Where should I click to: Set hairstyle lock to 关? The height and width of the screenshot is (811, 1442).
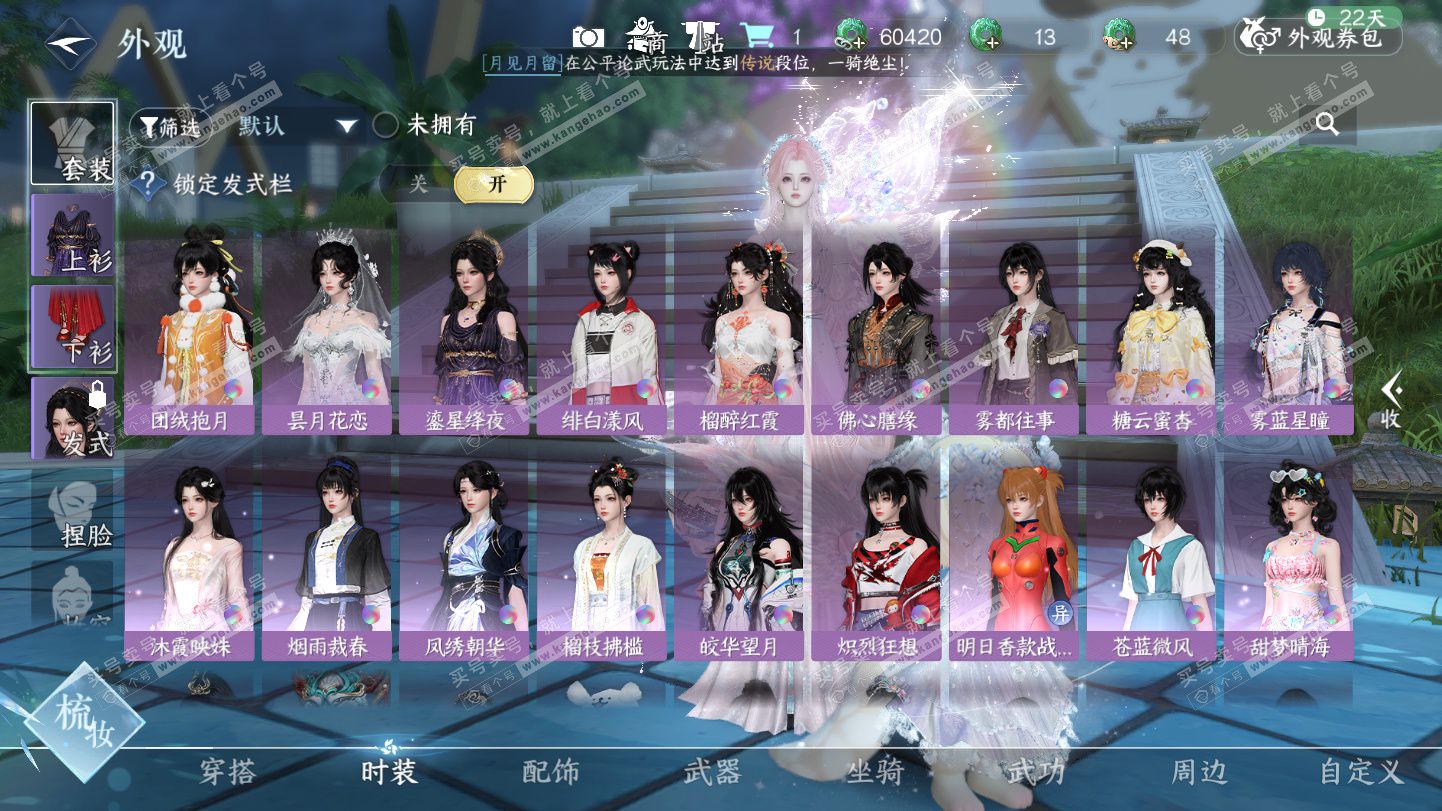(x=418, y=184)
